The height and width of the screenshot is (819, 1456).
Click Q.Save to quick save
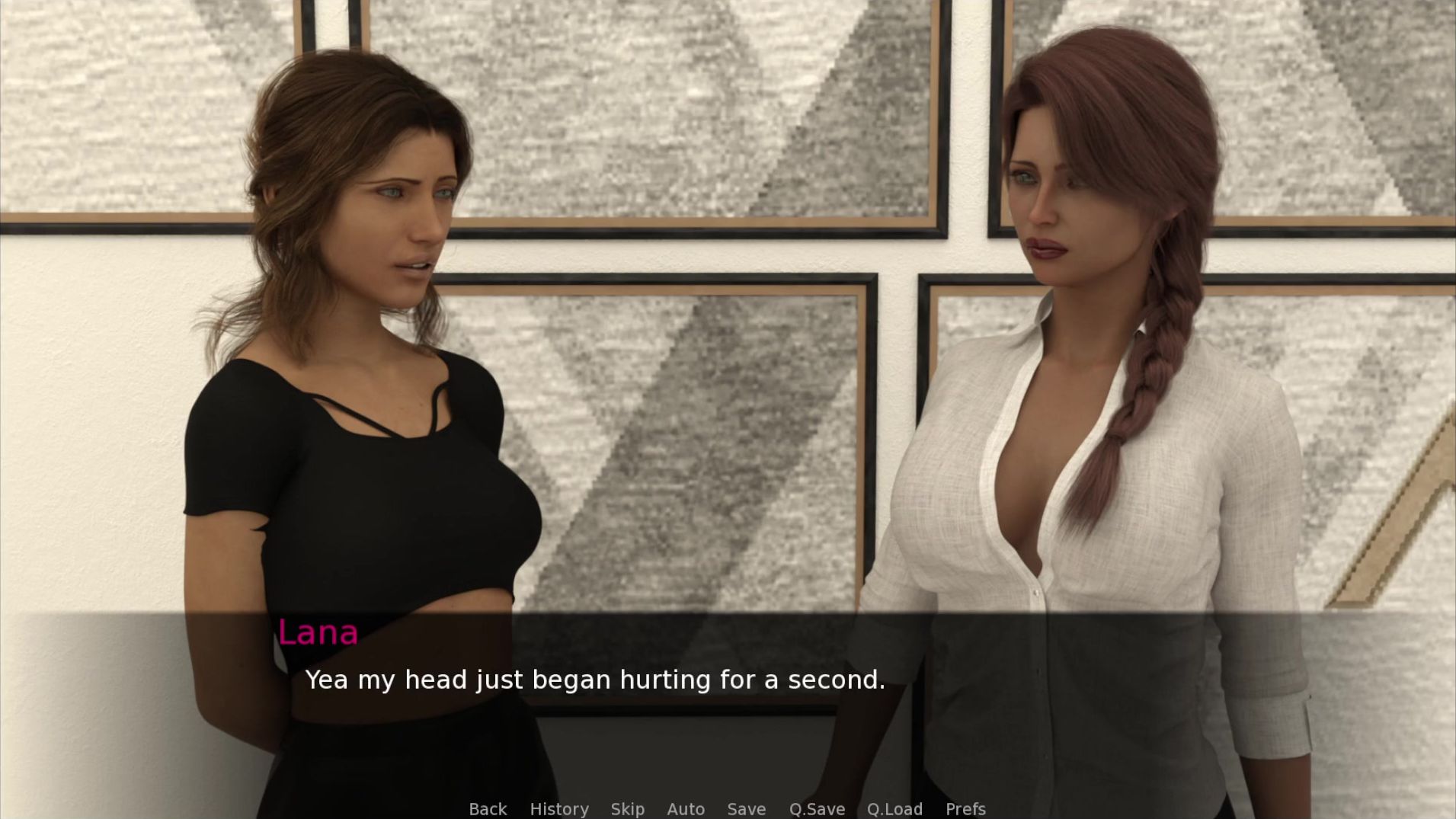point(817,808)
